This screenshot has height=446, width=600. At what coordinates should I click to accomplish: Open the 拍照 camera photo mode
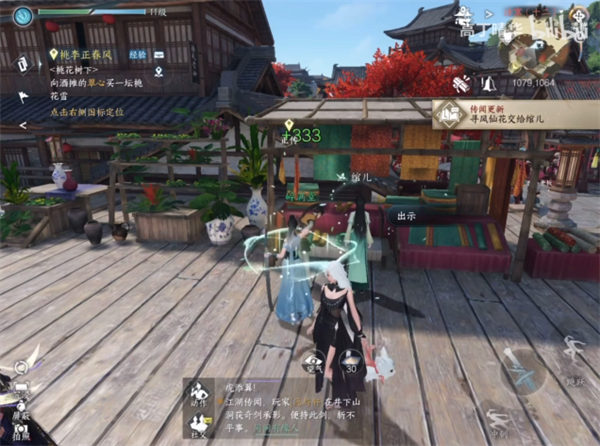20,432
